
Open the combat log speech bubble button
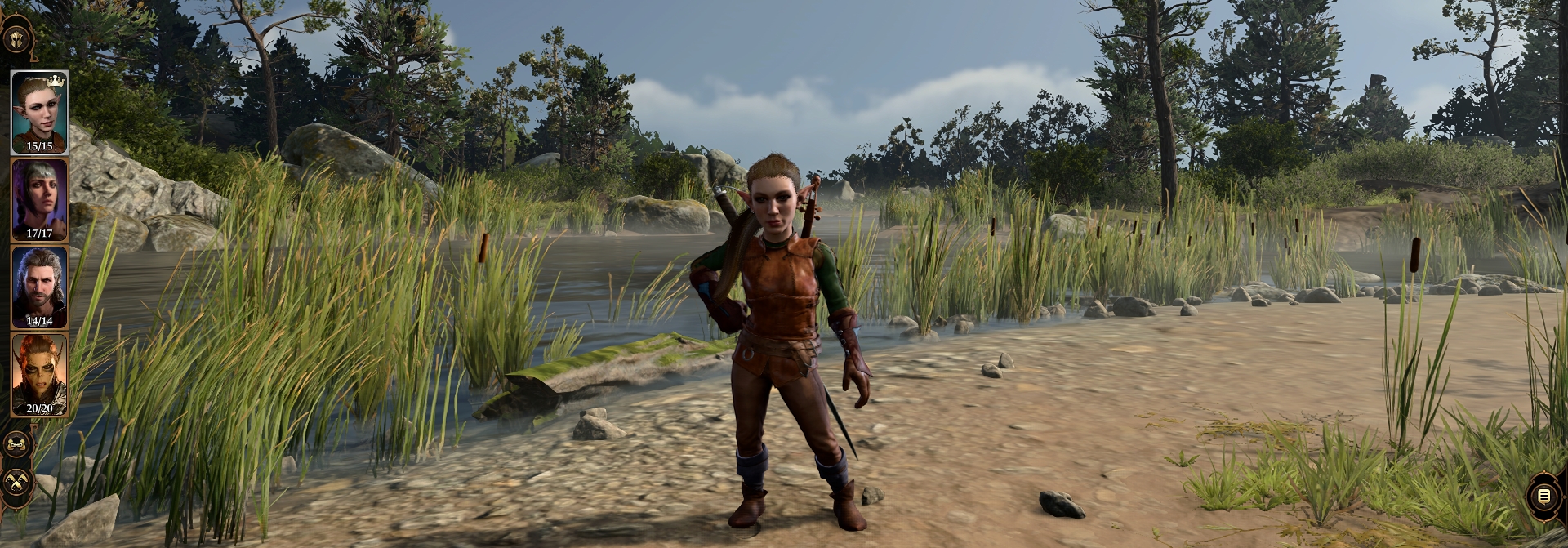tap(1543, 496)
